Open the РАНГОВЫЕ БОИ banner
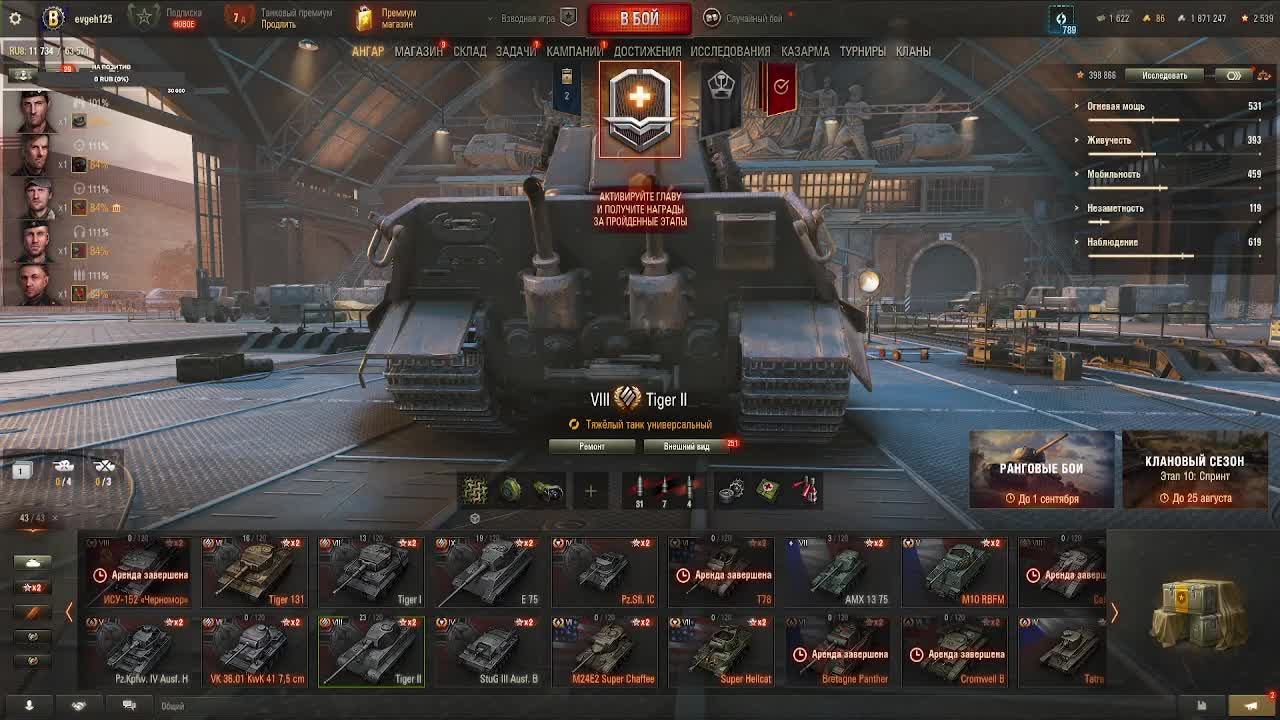This screenshot has height=720, width=1280. tap(1041, 470)
